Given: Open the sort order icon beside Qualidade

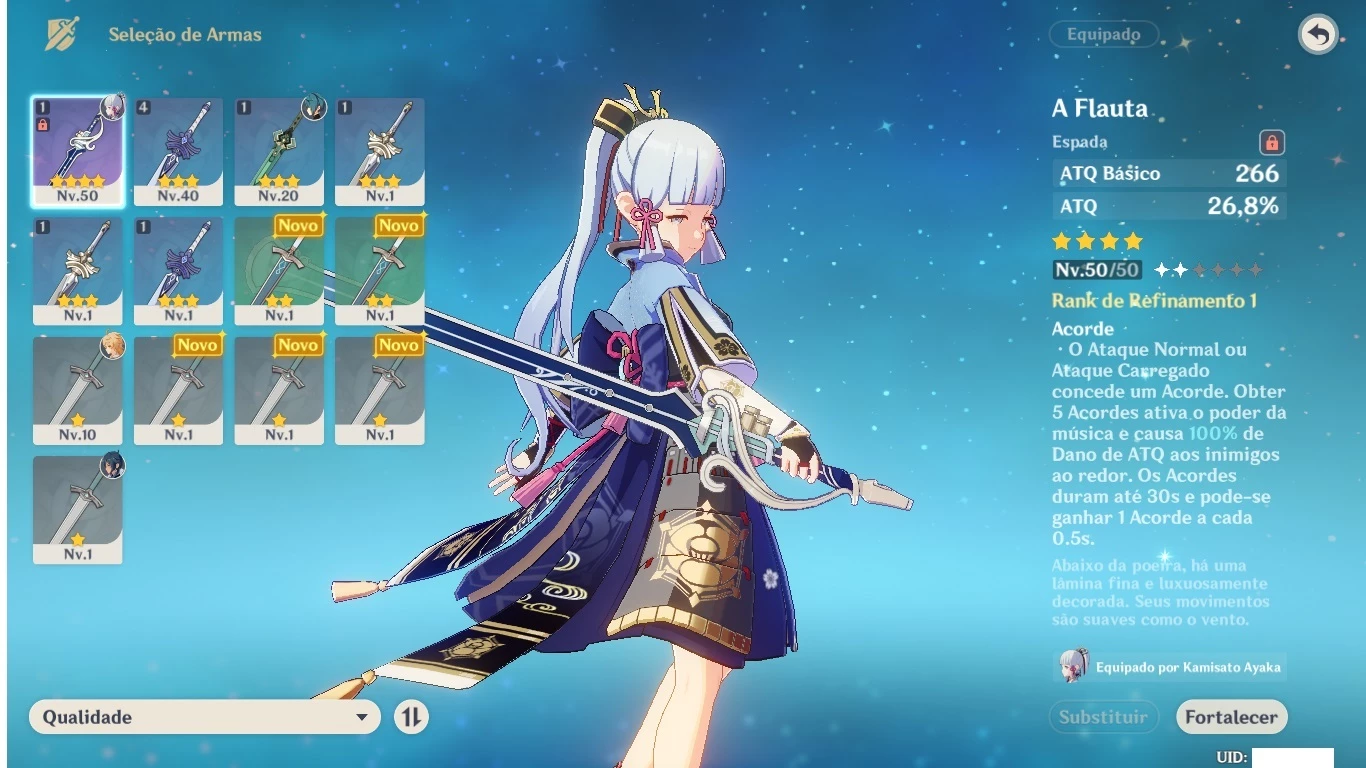Looking at the screenshot, I should click(x=411, y=717).
